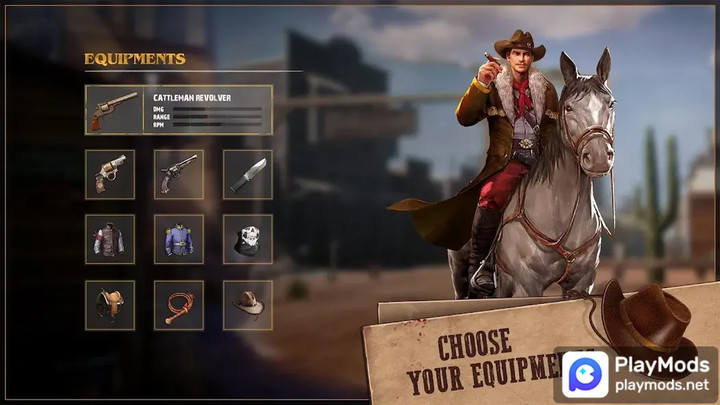Select the horse saddle slot

click(x=110, y=304)
